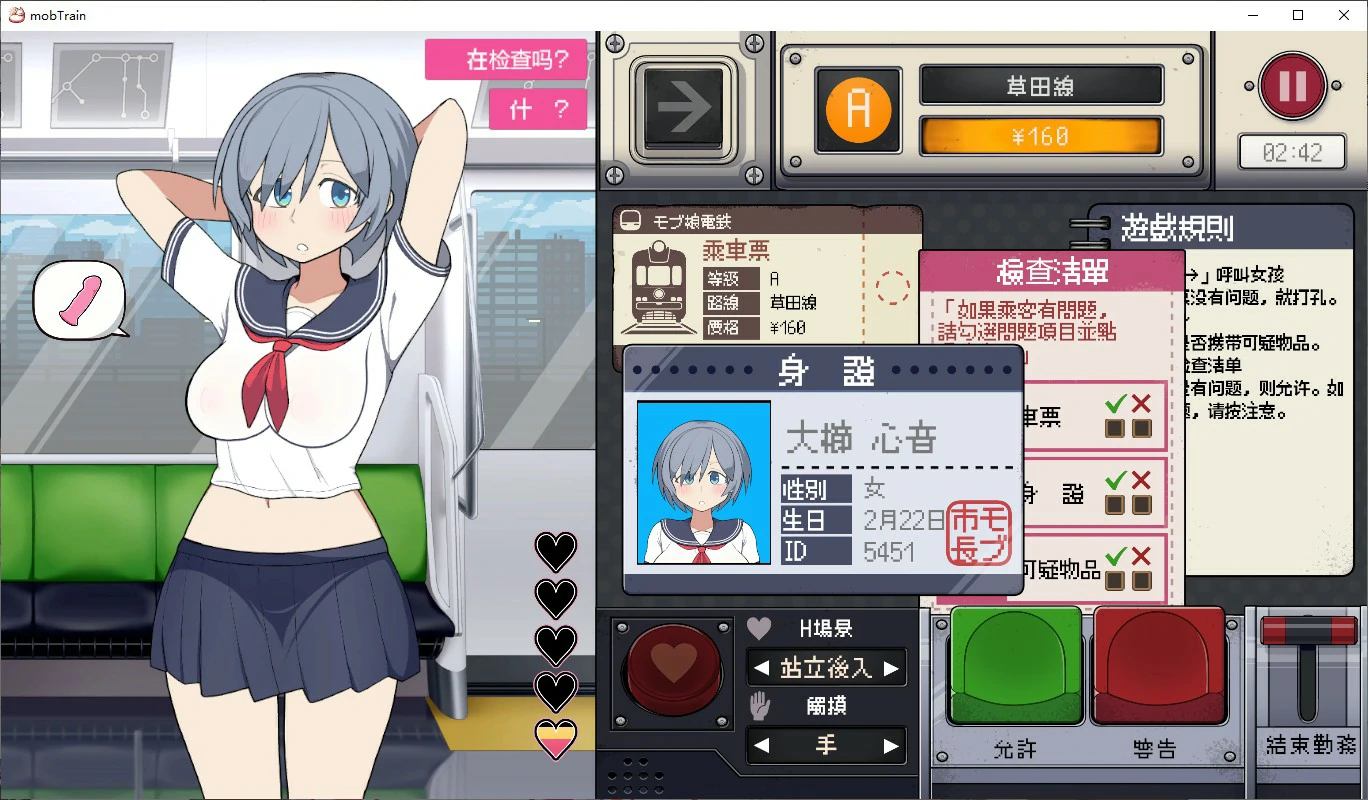
Task: Tick the red-cross box for 身證
Action: click(1141, 504)
